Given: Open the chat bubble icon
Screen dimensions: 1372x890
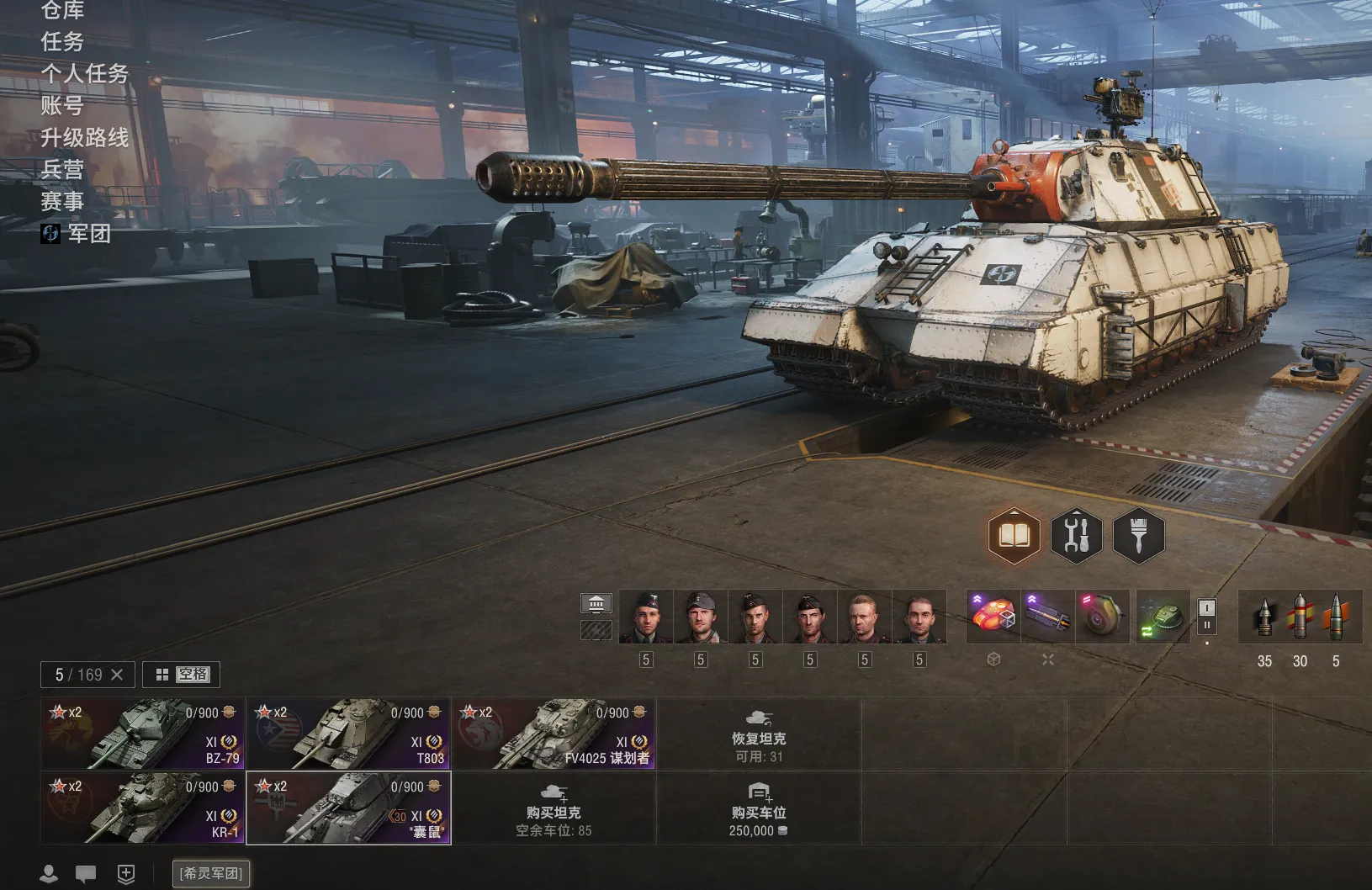Looking at the screenshot, I should pyautogui.click(x=86, y=874).
